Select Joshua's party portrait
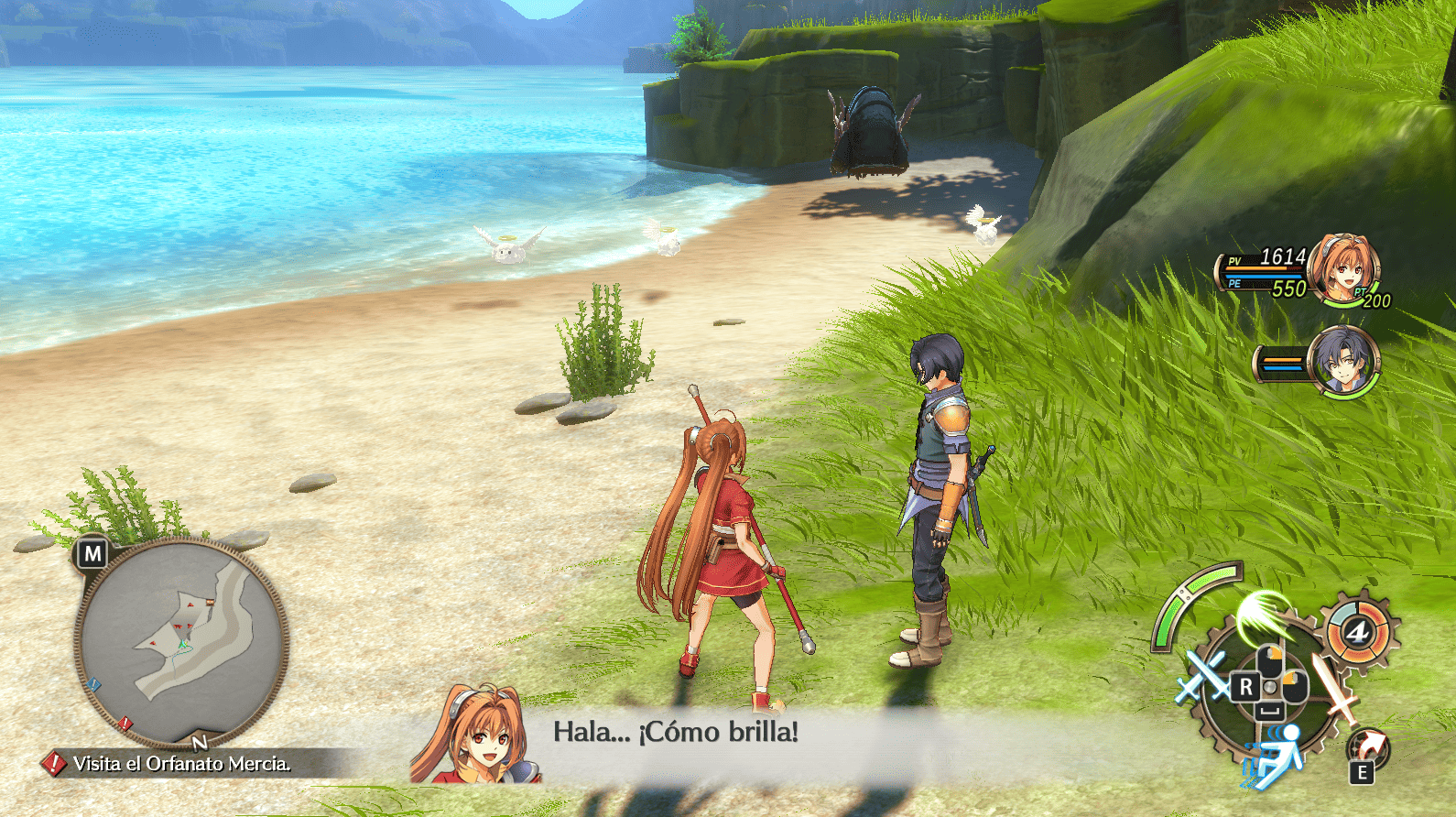The width and height of the screenshot is (1456, 817). click(x=1343, y=359)
